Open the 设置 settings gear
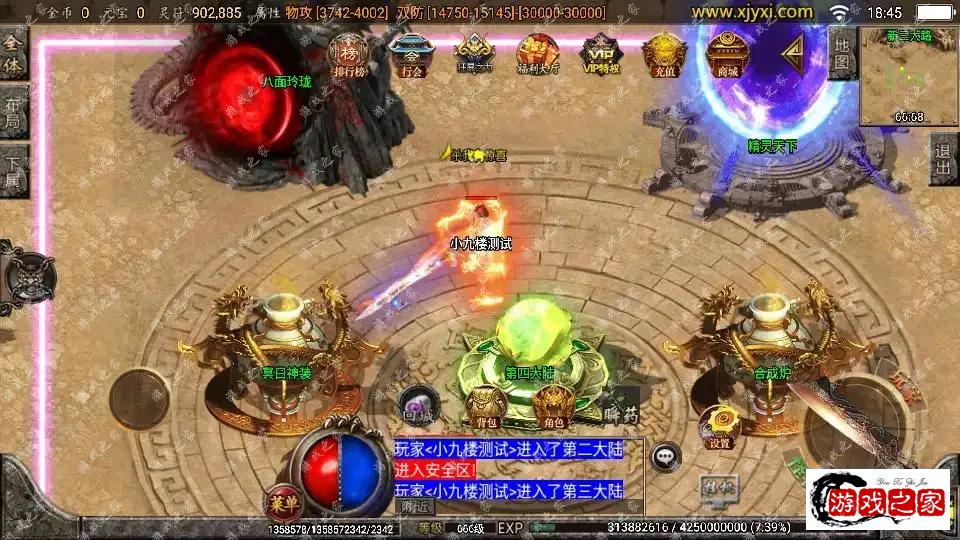 (717, 427)
